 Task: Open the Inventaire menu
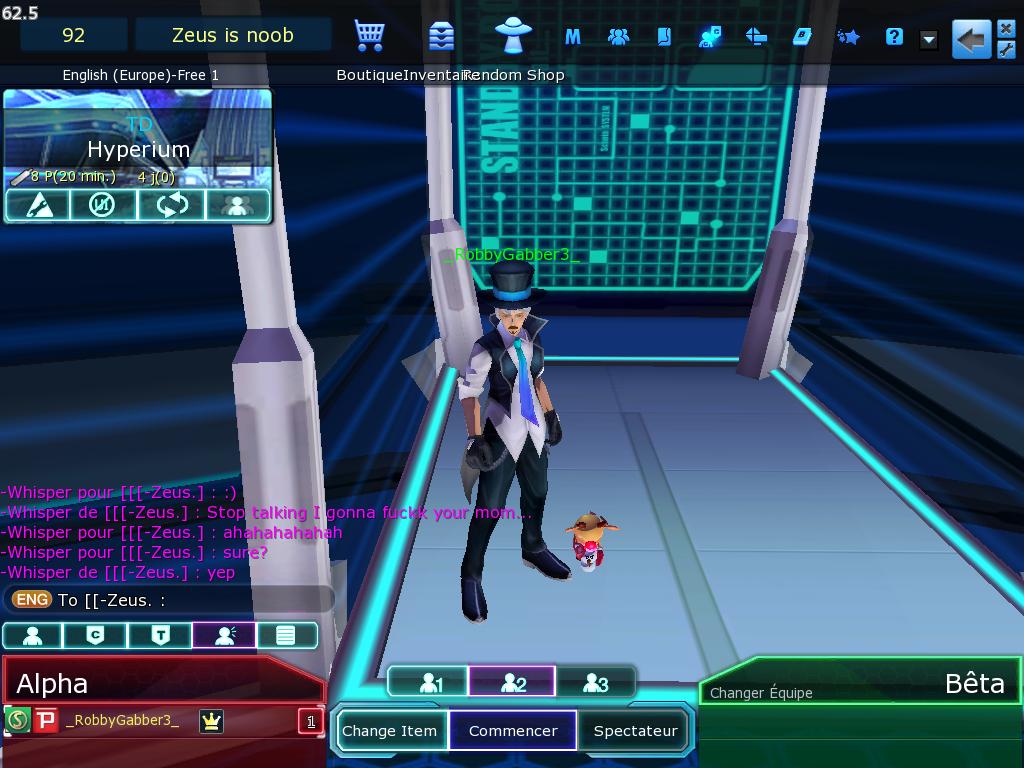(440, 36)
